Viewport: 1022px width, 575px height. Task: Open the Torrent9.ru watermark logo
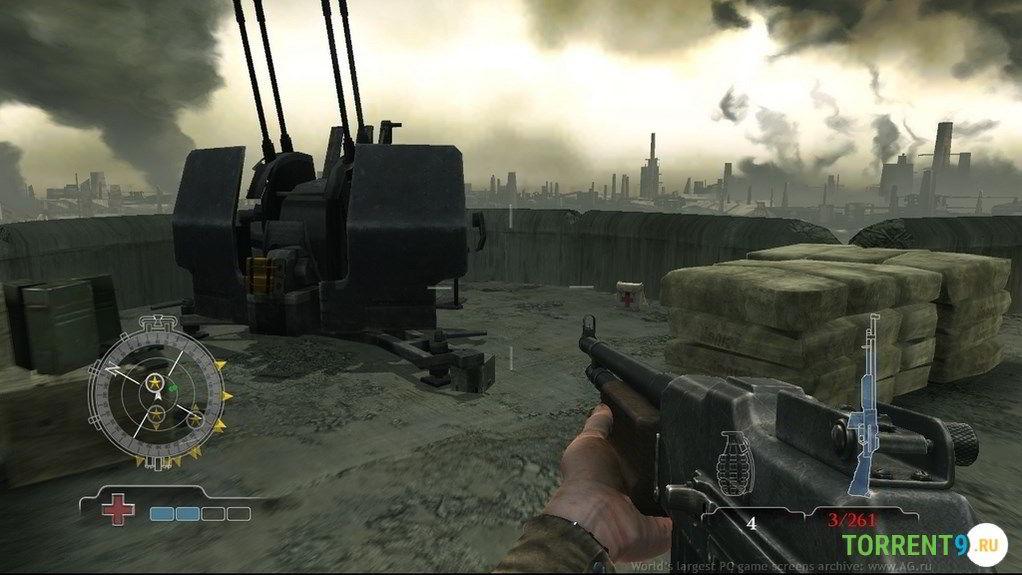point(922,546)
